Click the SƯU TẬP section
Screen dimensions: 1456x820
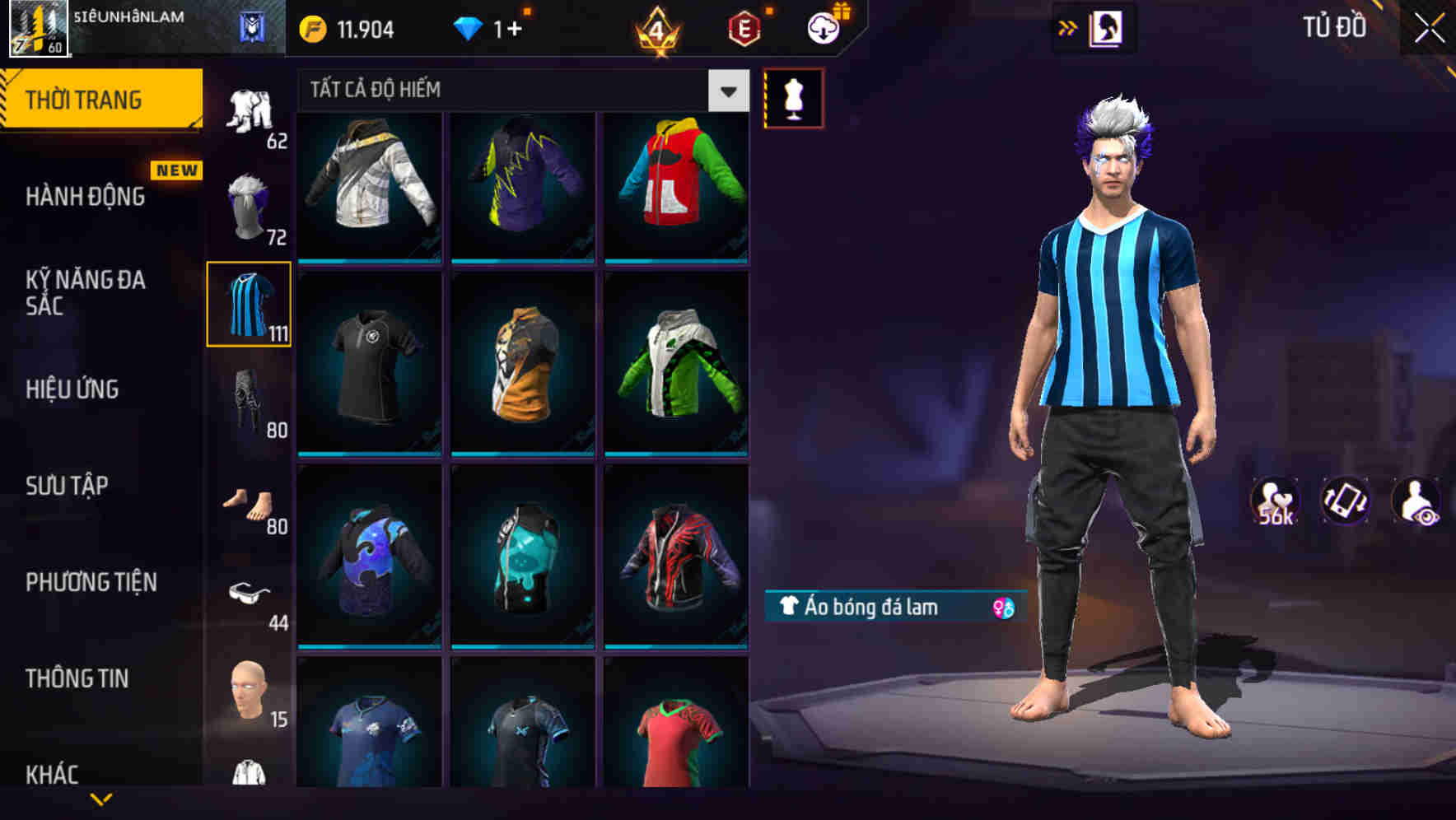pyautogui.click(x=69, y=487)
